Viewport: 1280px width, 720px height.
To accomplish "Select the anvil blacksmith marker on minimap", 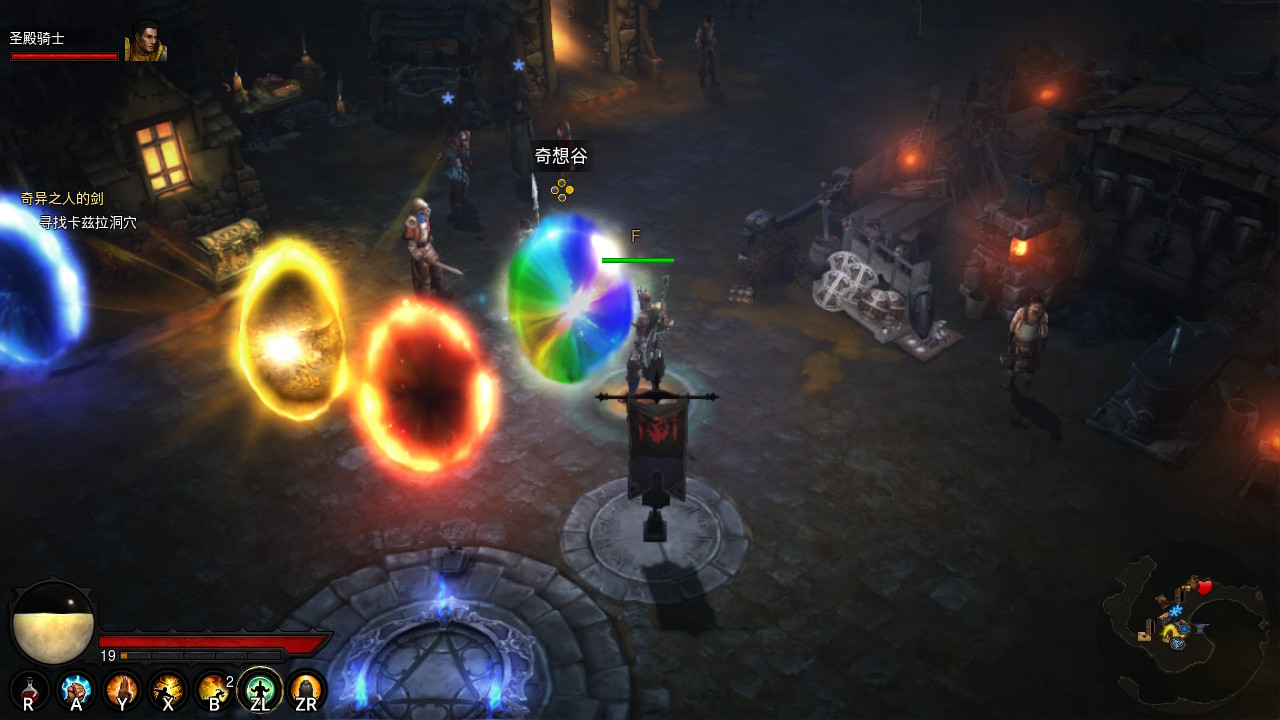I will 1200,628.
